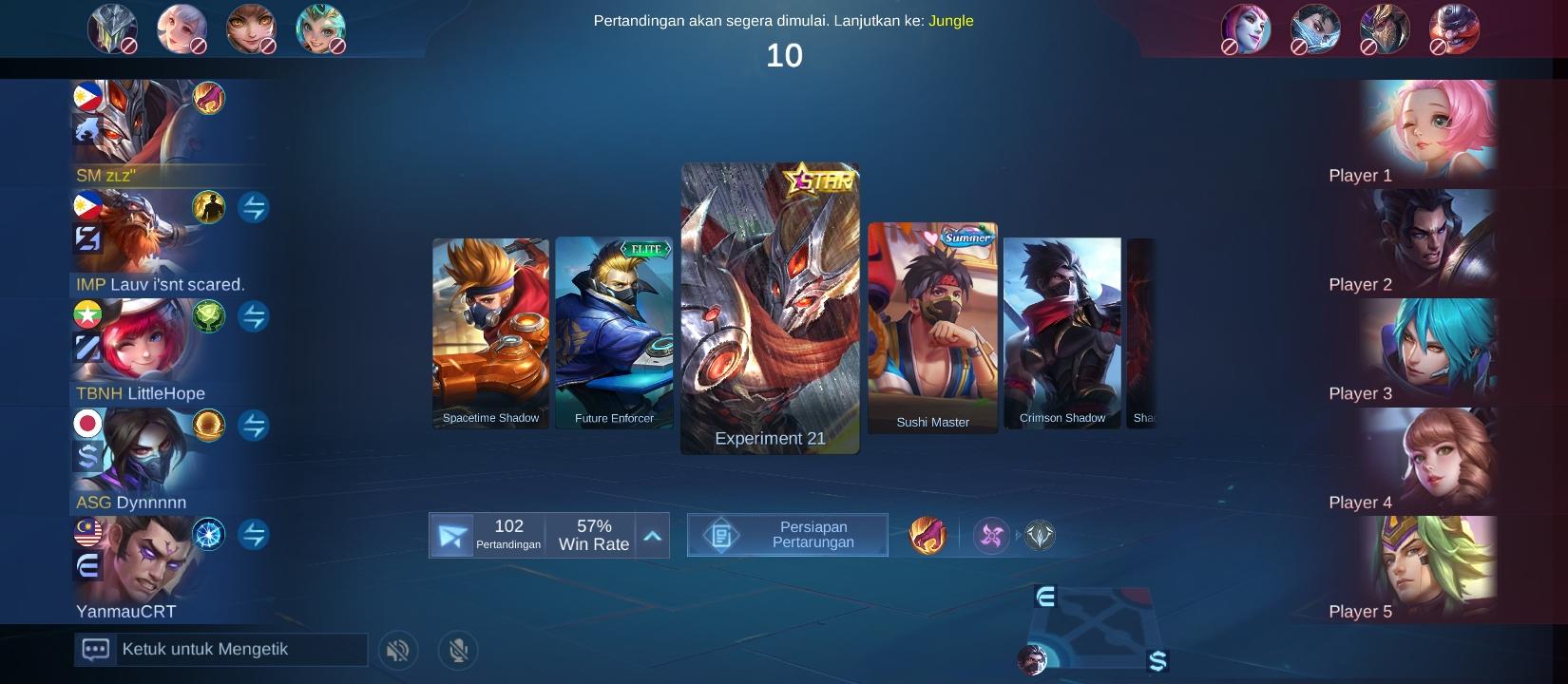Image resolution: width=1568 pixels, height=684 pixels.
Task: Click the 57% Win Rate display
Action: click(593, 535)
